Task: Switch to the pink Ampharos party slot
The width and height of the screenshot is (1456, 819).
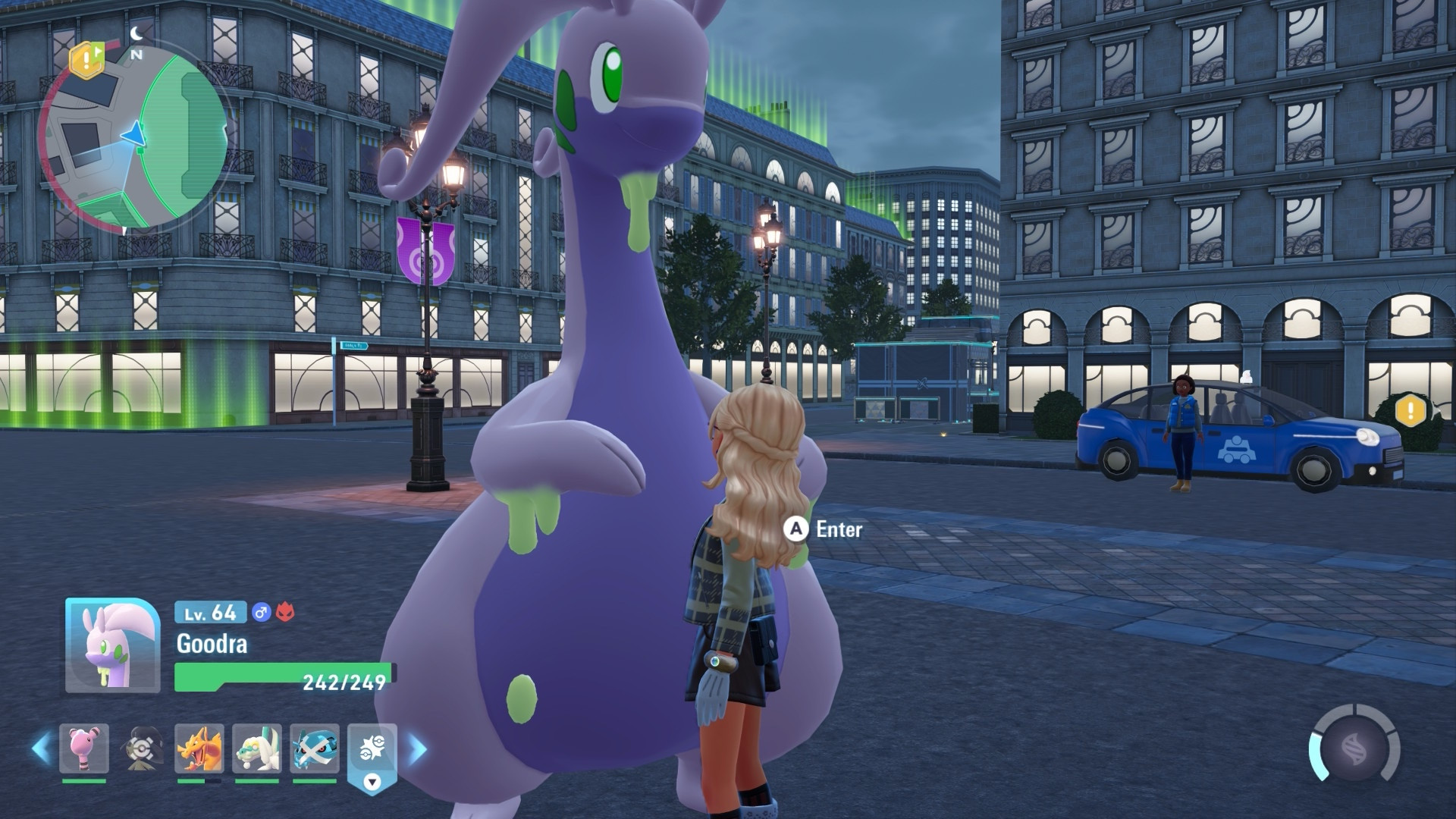Action: (84, 748)
